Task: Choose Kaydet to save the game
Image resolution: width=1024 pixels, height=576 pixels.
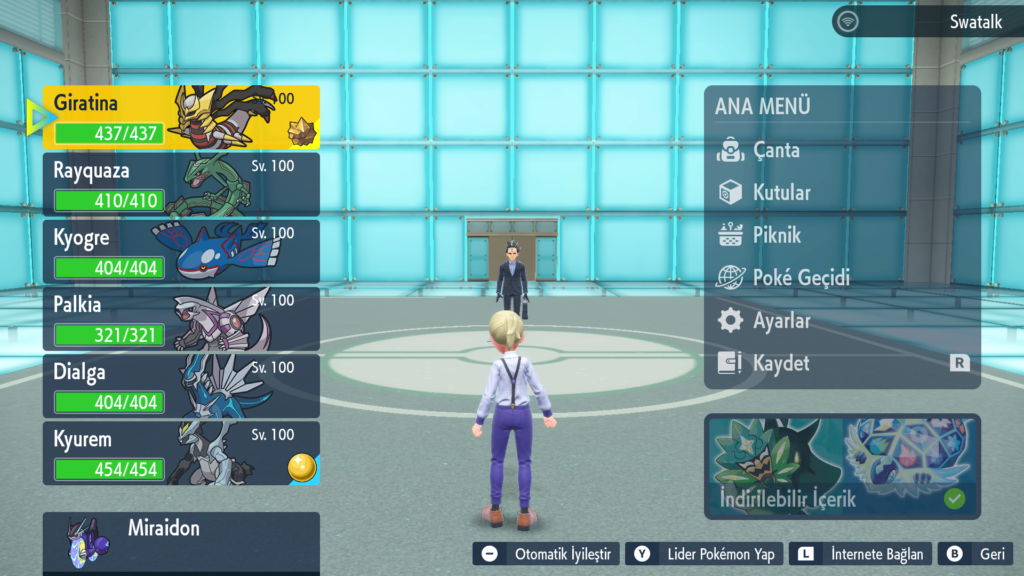Action: click(781, 364)
